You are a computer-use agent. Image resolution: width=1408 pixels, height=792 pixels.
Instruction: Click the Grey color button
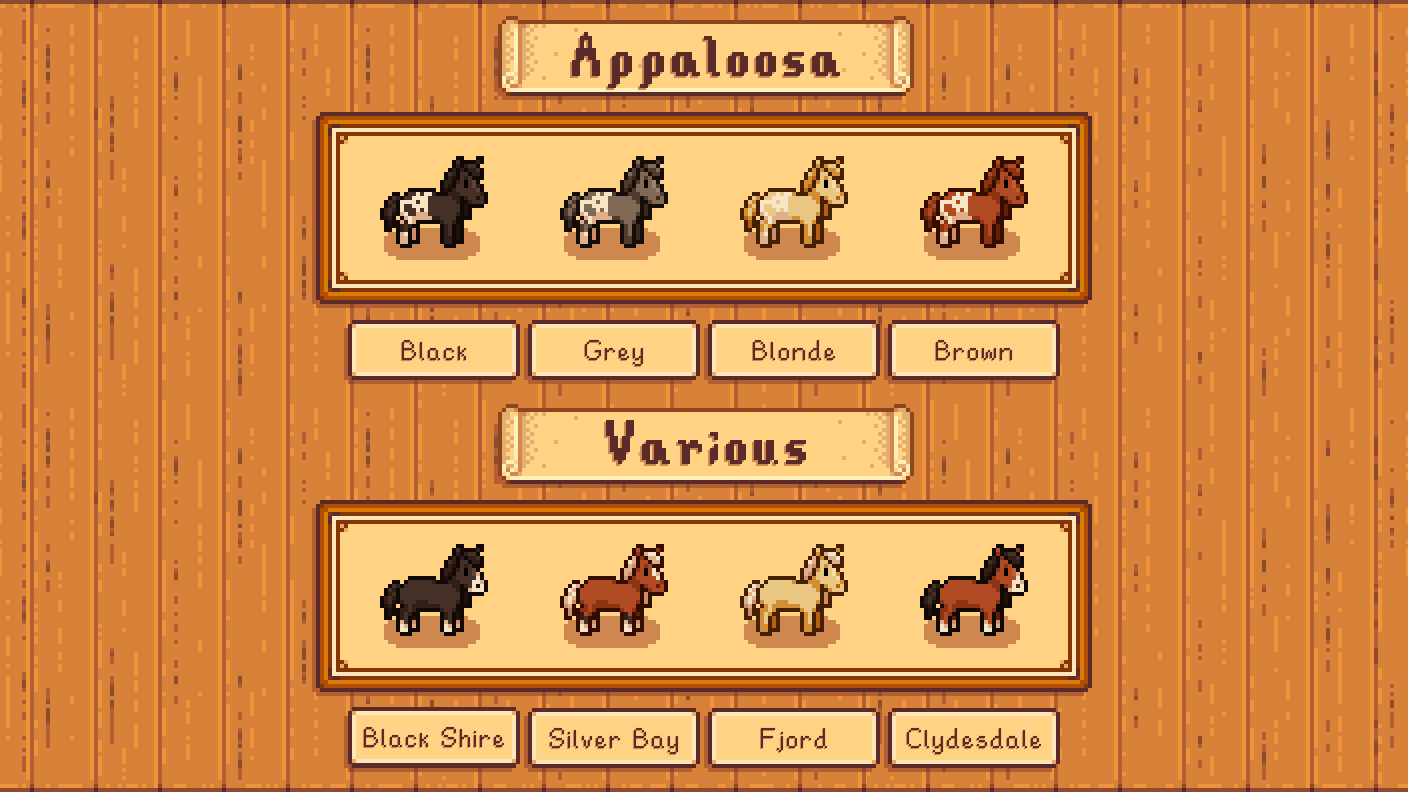(x=613, y=351)
